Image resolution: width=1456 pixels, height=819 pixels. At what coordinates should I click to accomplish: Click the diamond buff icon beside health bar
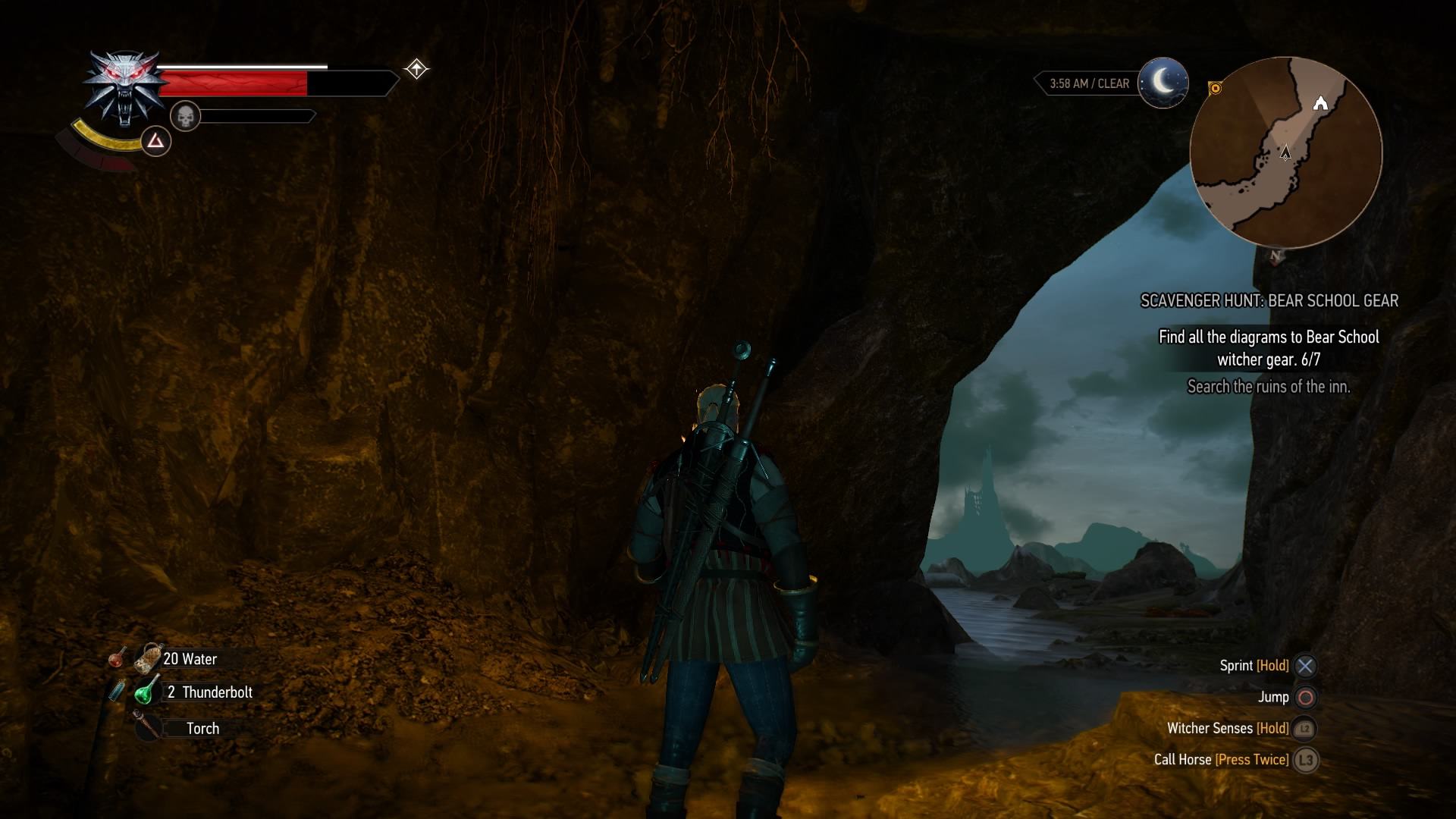coord(416,70)
